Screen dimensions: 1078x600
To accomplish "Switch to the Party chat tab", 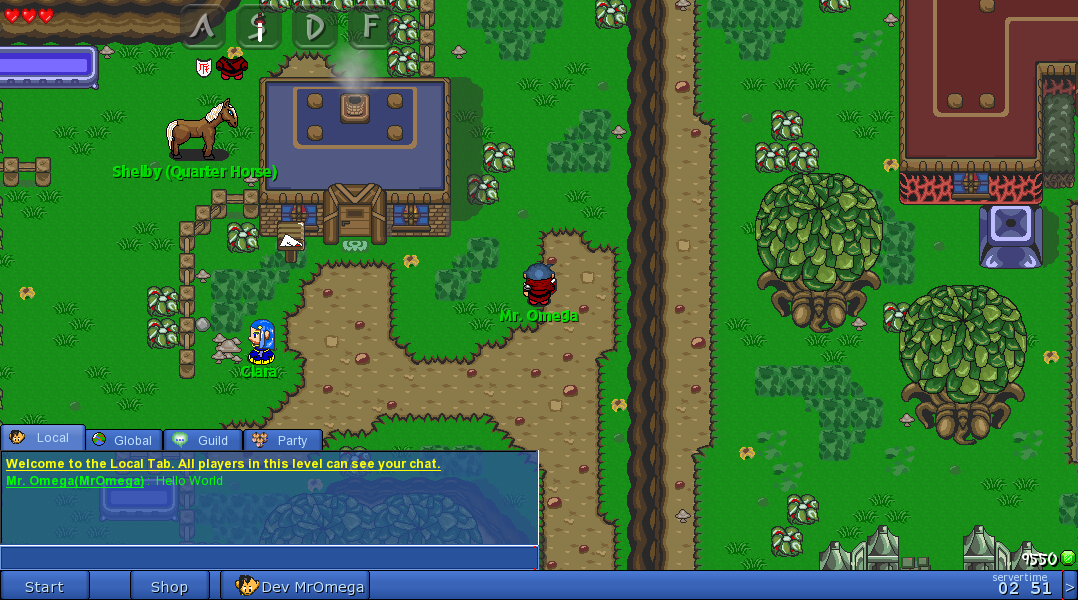I will coord(283,440).
